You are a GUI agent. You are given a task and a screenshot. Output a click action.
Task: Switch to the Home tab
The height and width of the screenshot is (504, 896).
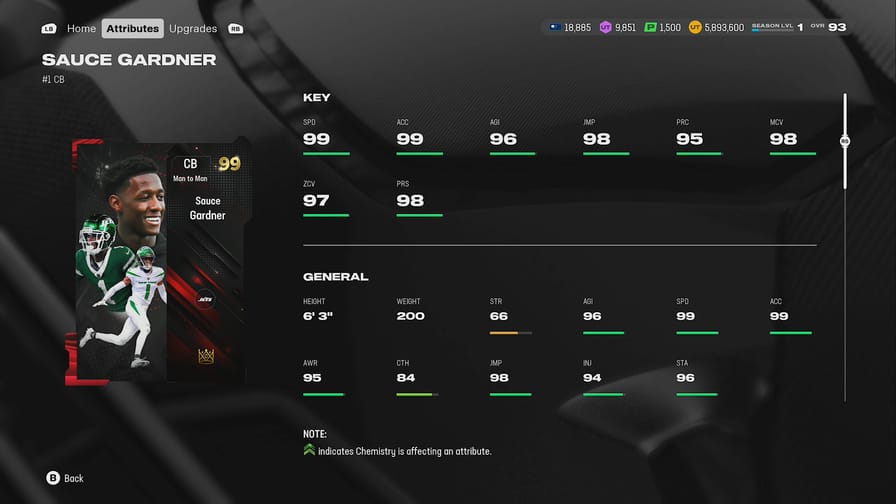[81, 28]
